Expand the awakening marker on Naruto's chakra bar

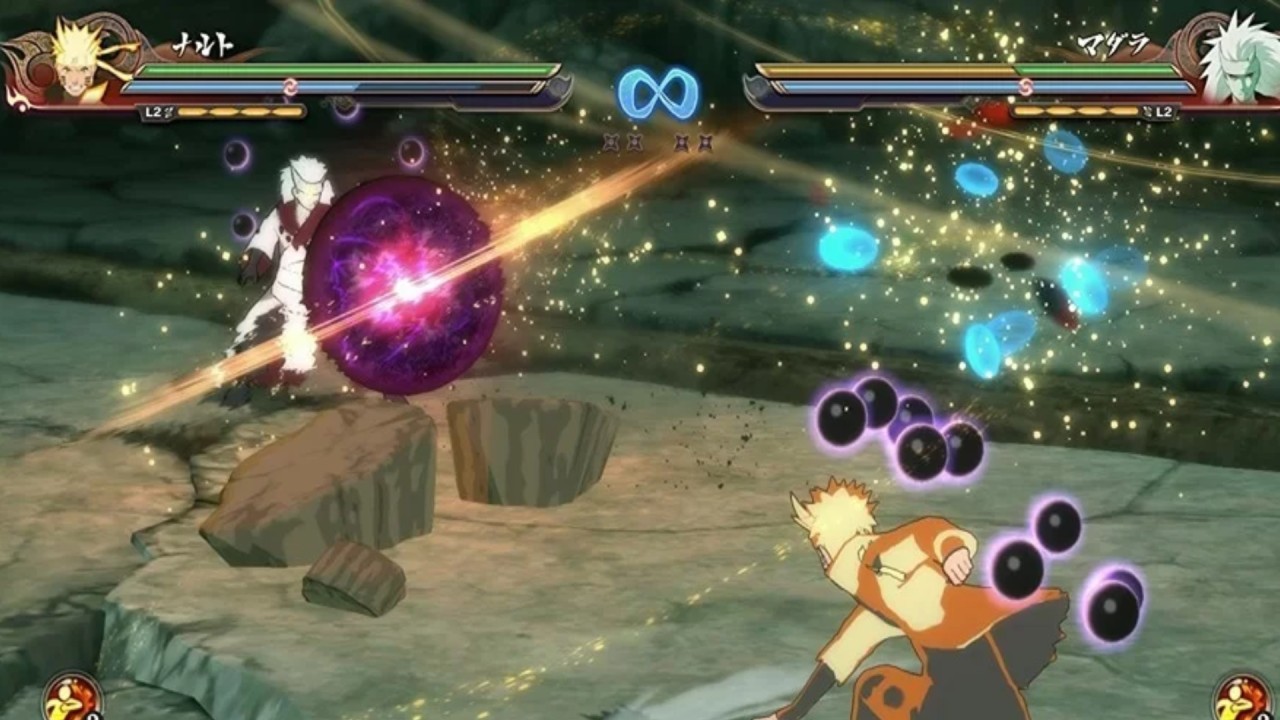[289, 87]
